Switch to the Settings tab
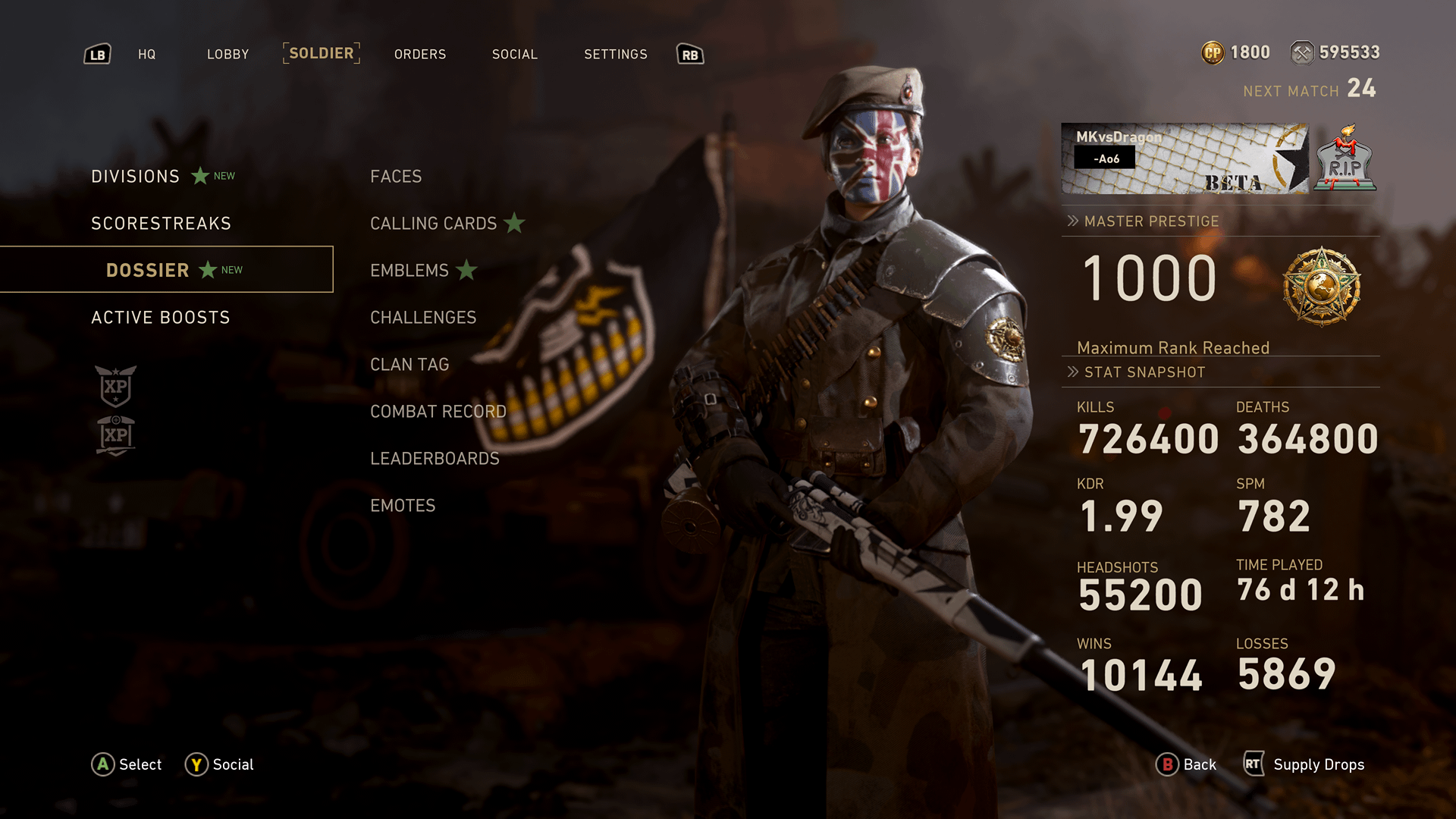This screenshot has height=819, width=1456. click(x=616, y=55)
